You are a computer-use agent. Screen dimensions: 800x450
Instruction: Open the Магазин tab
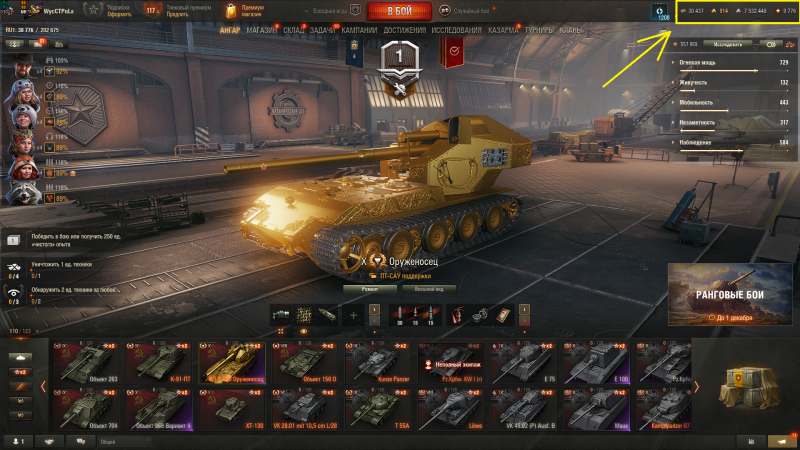(x=261, y=30)
